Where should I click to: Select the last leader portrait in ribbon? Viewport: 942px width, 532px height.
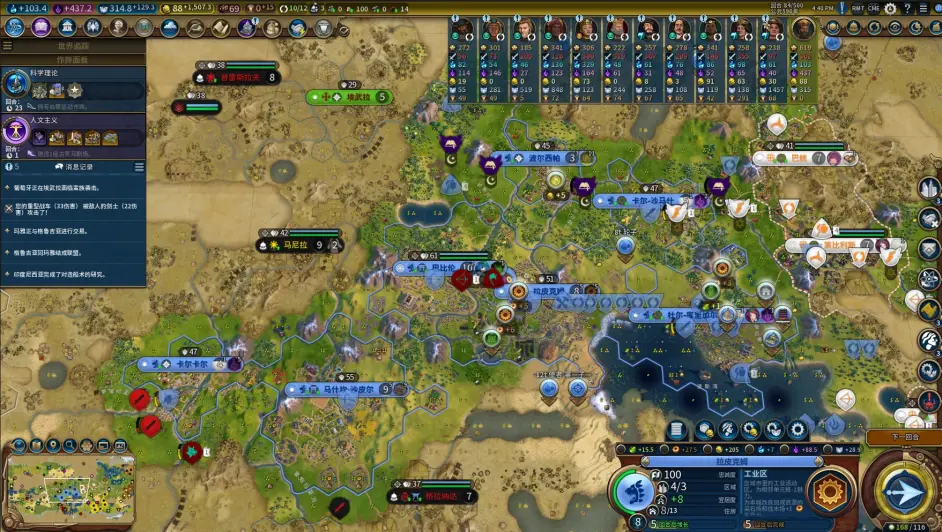tap(803, 29)
